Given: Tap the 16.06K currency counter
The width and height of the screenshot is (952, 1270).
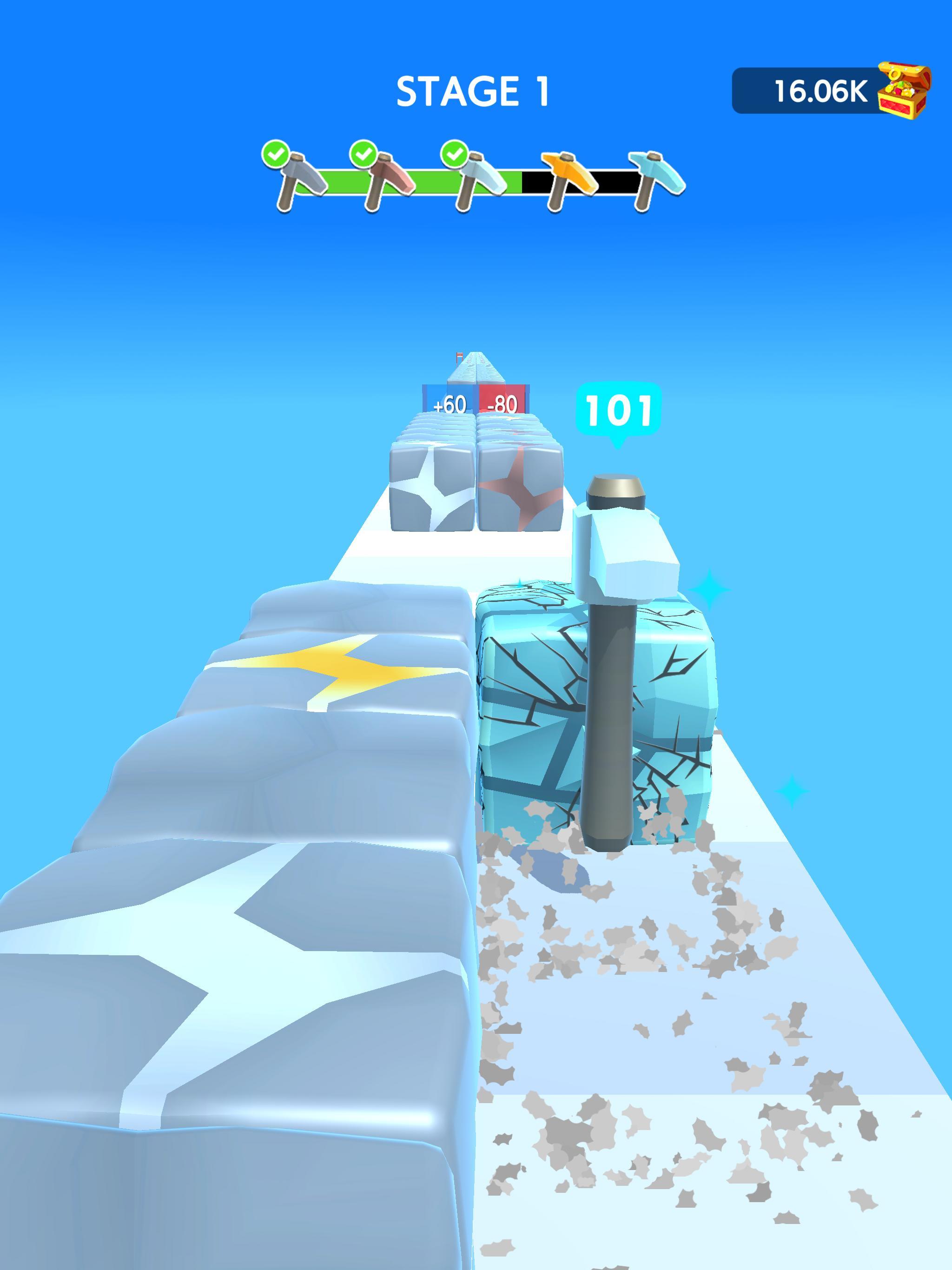Looking at the screenshot, I should (x=822, y=91).
